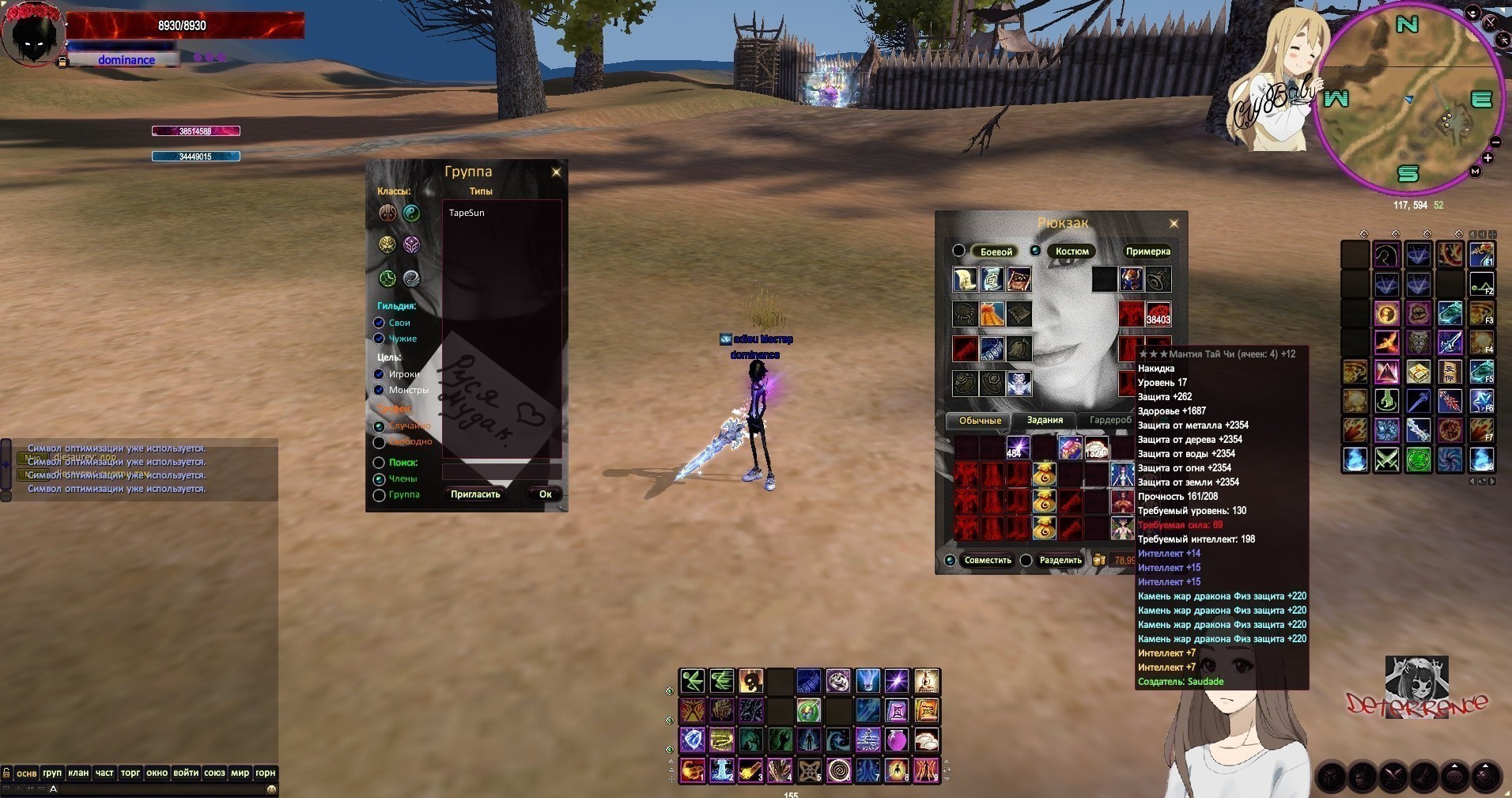Image resolution: width=1512 pixels, height=798 pixels.
Task: Confirm with the Ок button
Action: (x=545, y=494)
